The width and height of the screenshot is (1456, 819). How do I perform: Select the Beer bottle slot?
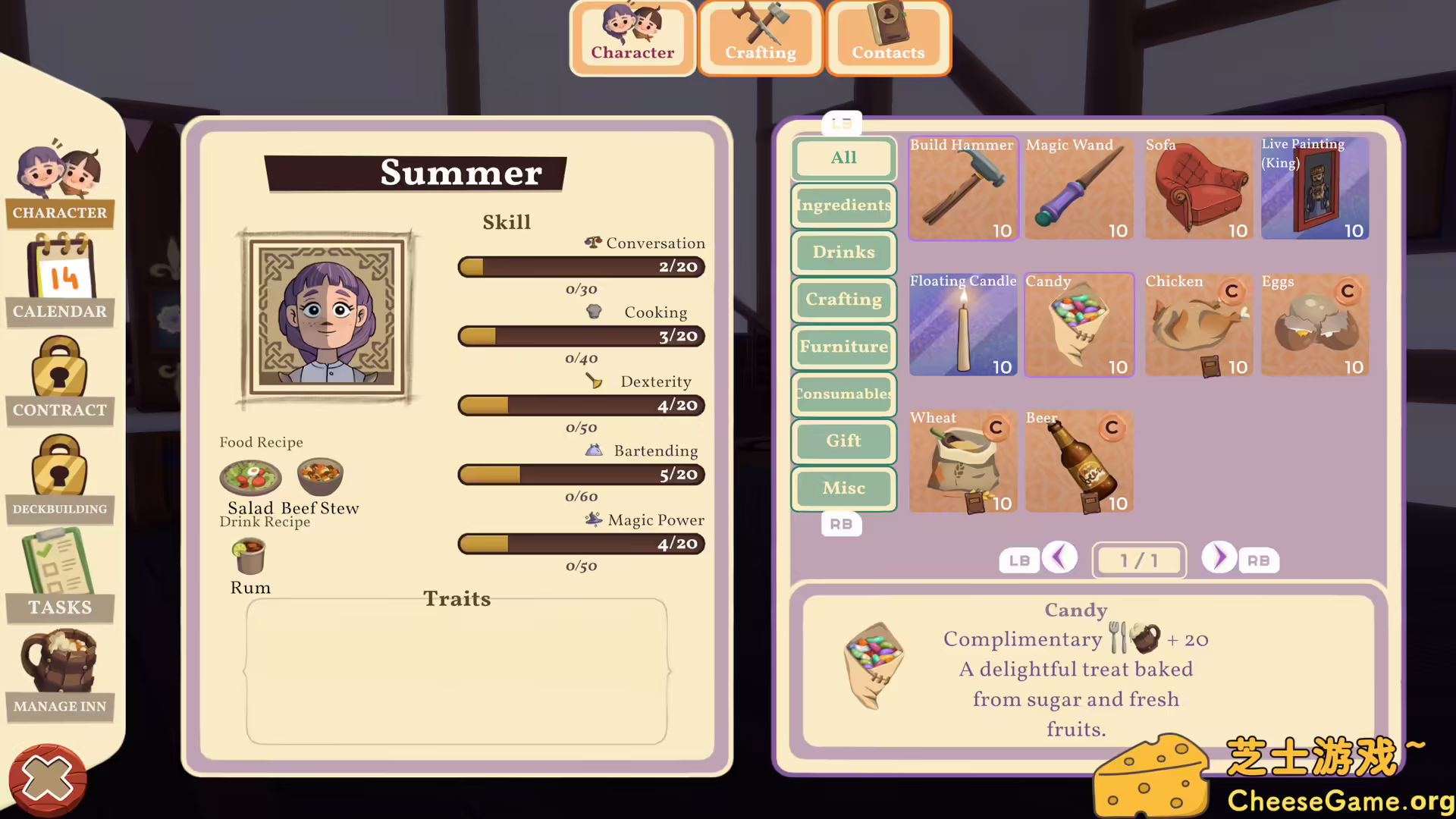pyautogui.click(x=1079, y=462)
